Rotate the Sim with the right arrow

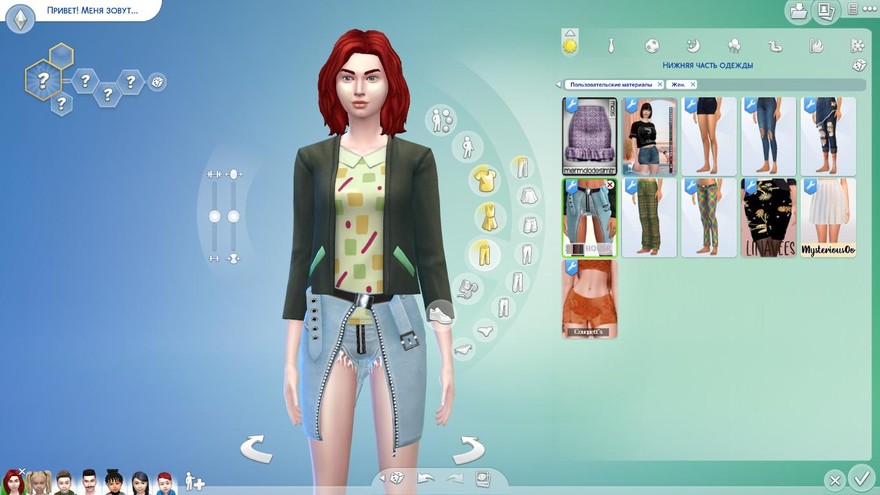468,449
